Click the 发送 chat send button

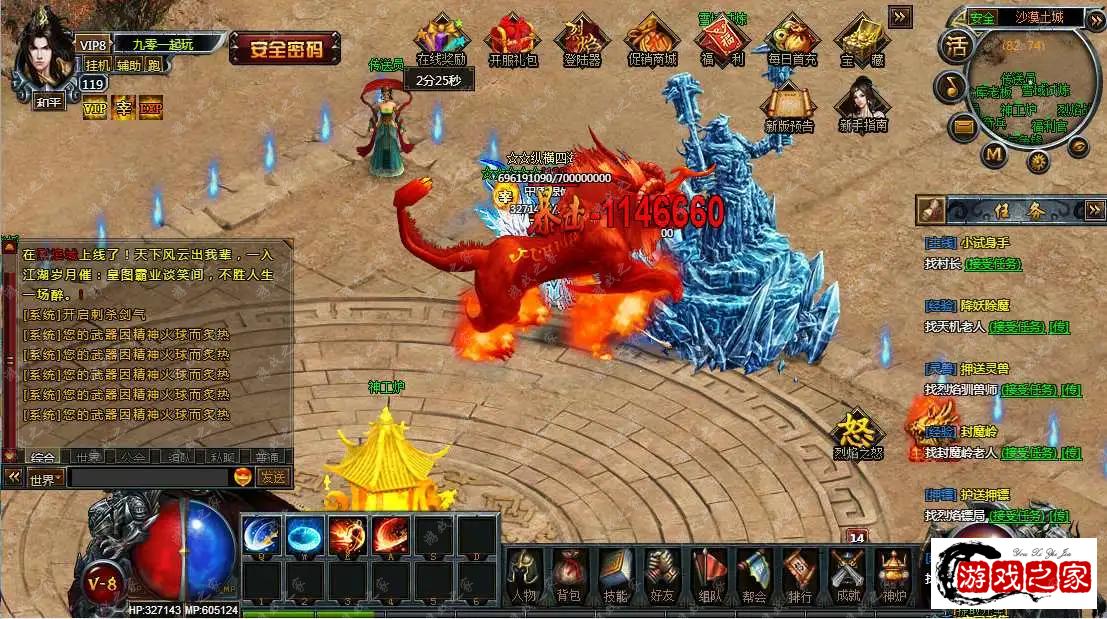click(273, 477)
